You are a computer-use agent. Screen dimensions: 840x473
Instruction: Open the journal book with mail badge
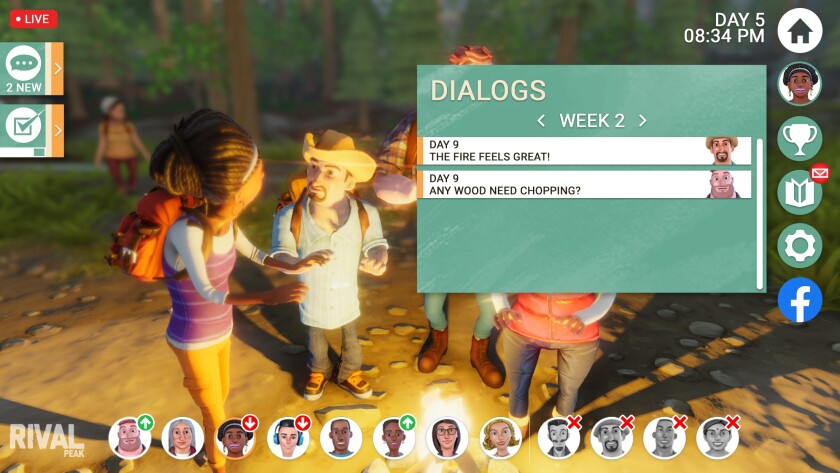click(x=799, y=192)
